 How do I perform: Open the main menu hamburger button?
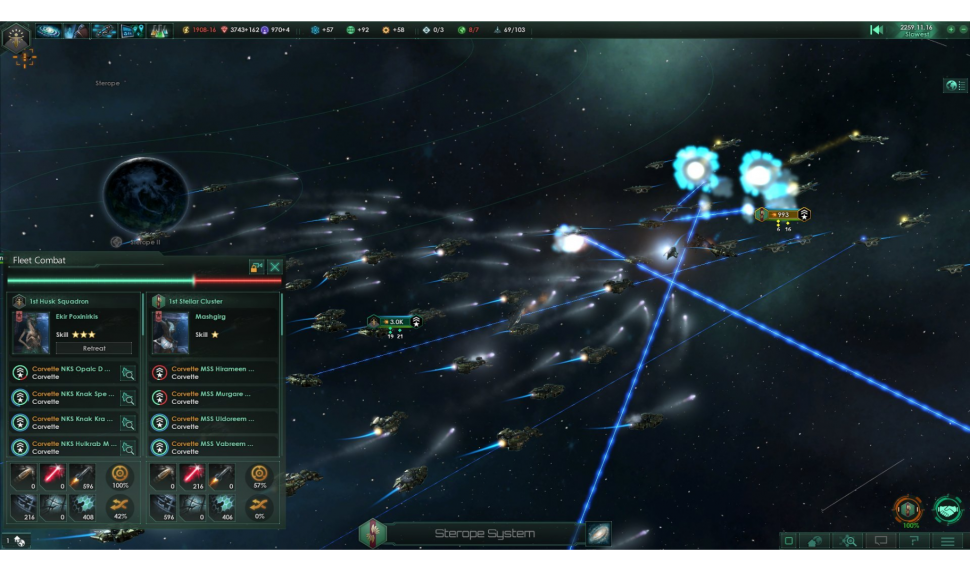(x=947, y=541)
